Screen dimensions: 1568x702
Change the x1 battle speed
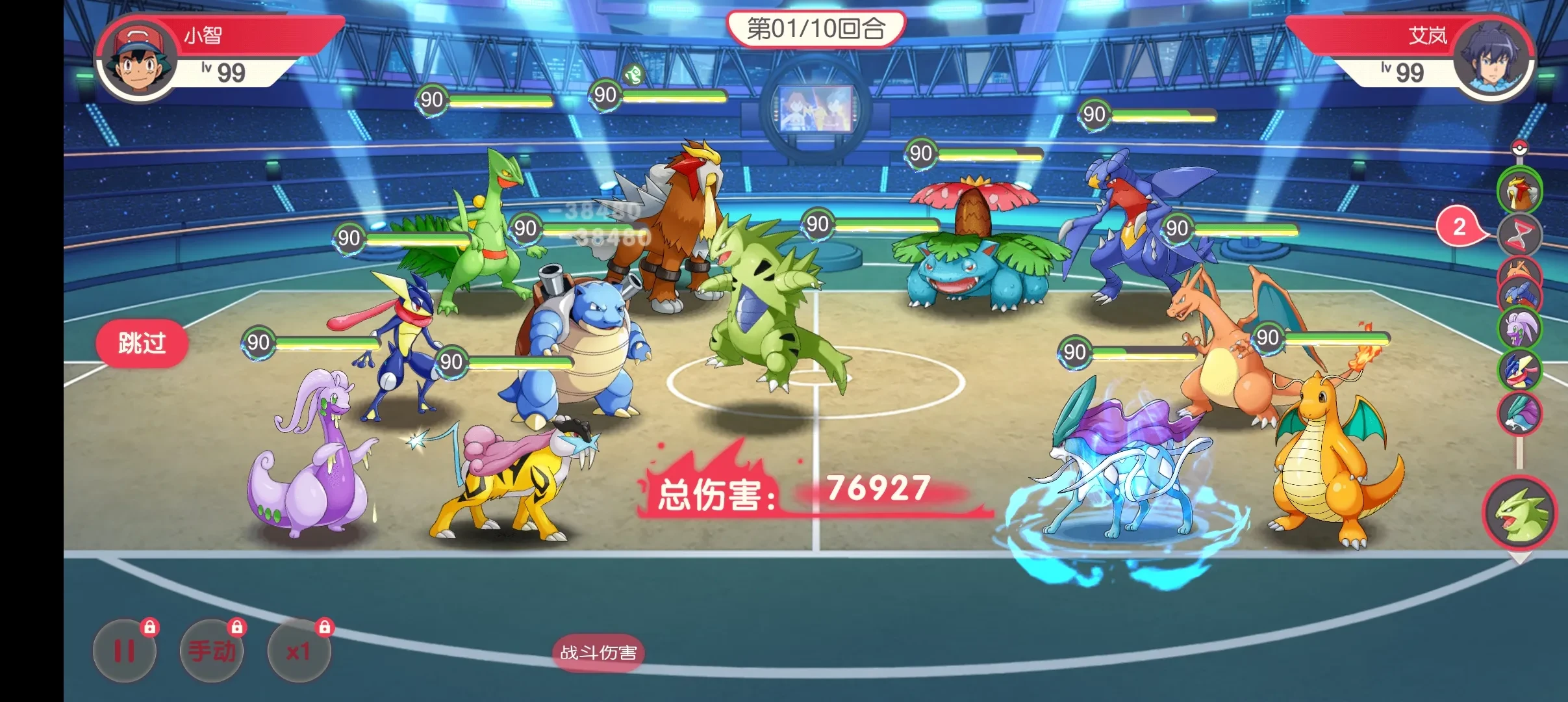299,651
